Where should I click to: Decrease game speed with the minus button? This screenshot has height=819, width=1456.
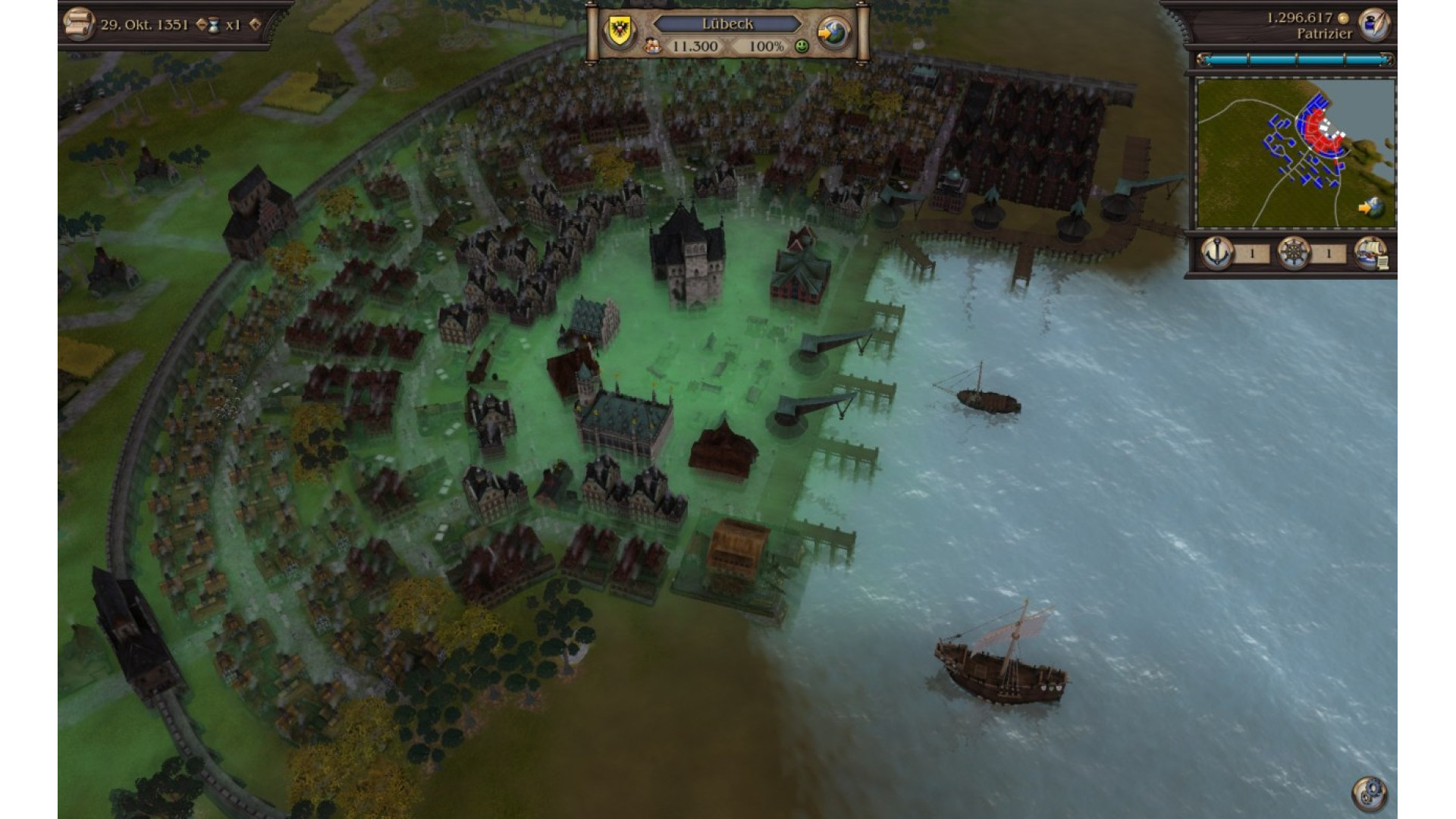pyautogui.click(x=201, y=24)
